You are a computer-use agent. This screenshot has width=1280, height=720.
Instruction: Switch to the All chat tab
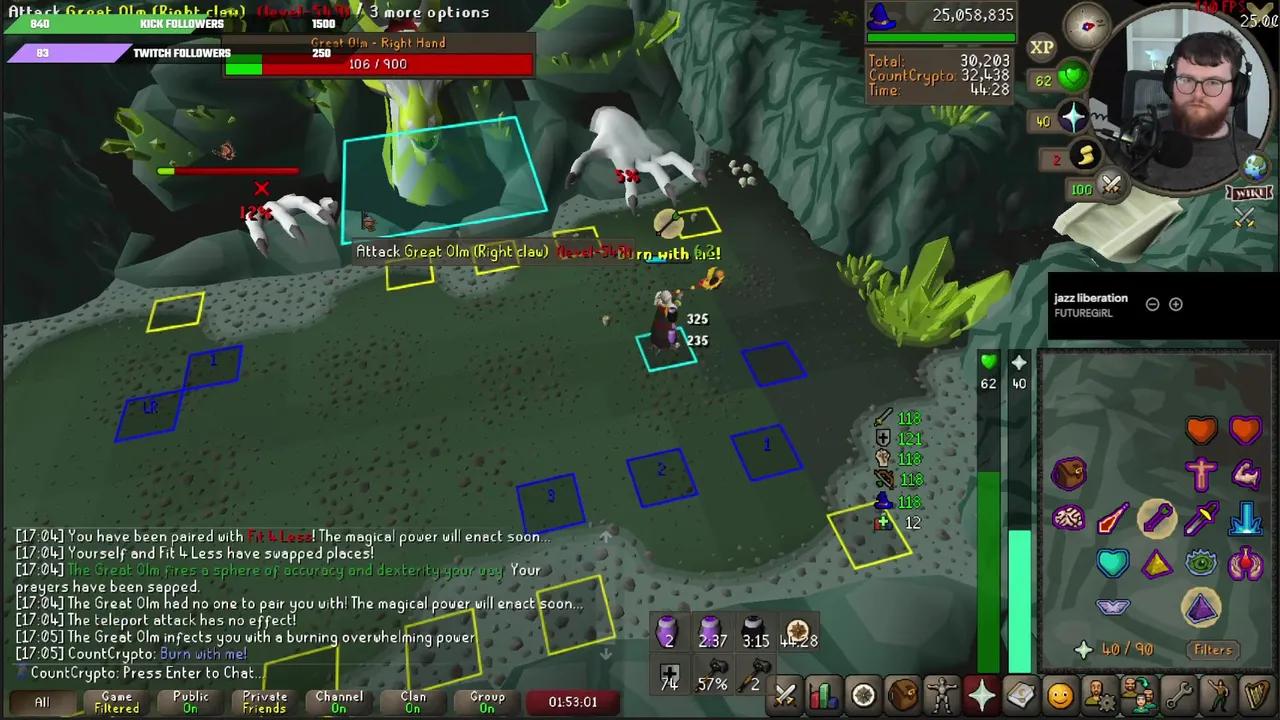pos(41,701)
